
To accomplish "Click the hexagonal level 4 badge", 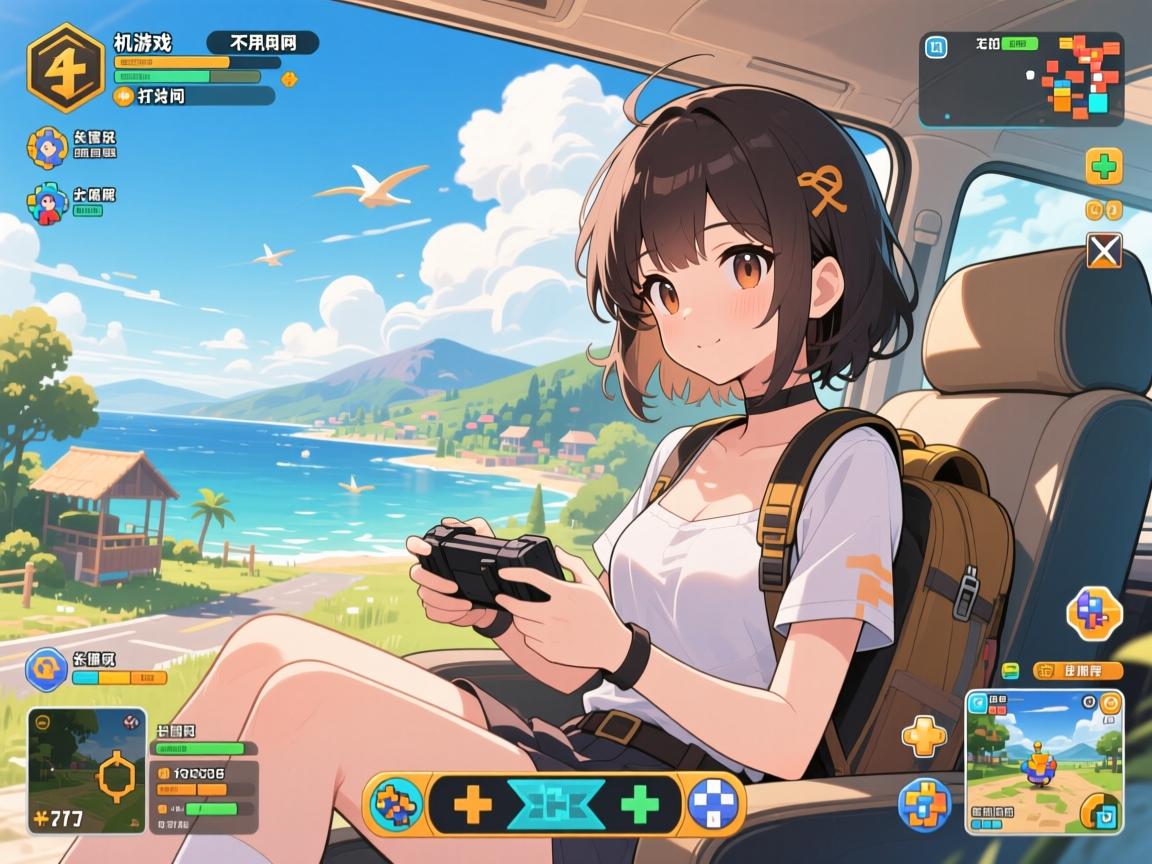I will pyautogui.click(x=66, y=67).
